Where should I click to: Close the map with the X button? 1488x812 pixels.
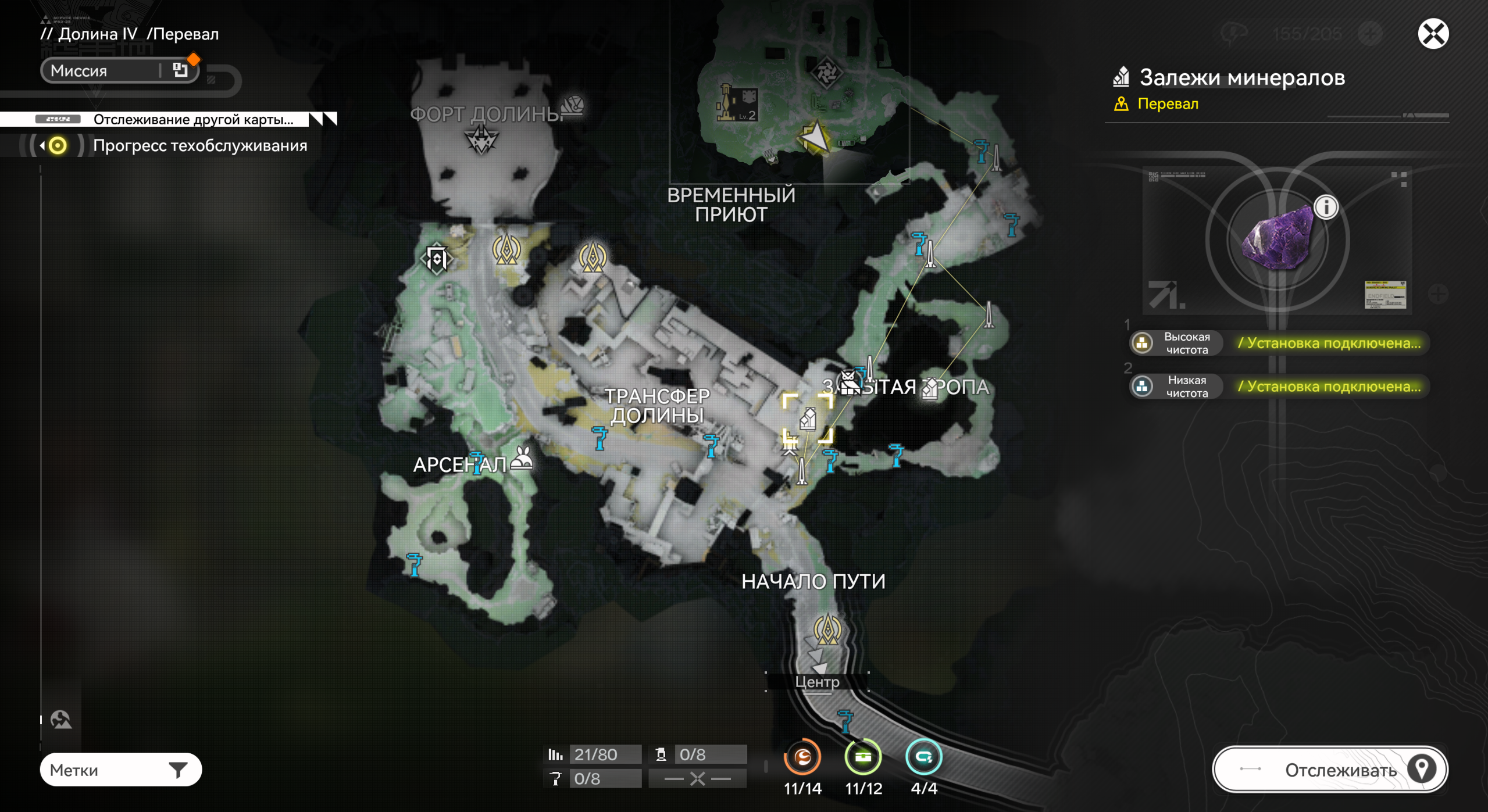point(1433,33)
